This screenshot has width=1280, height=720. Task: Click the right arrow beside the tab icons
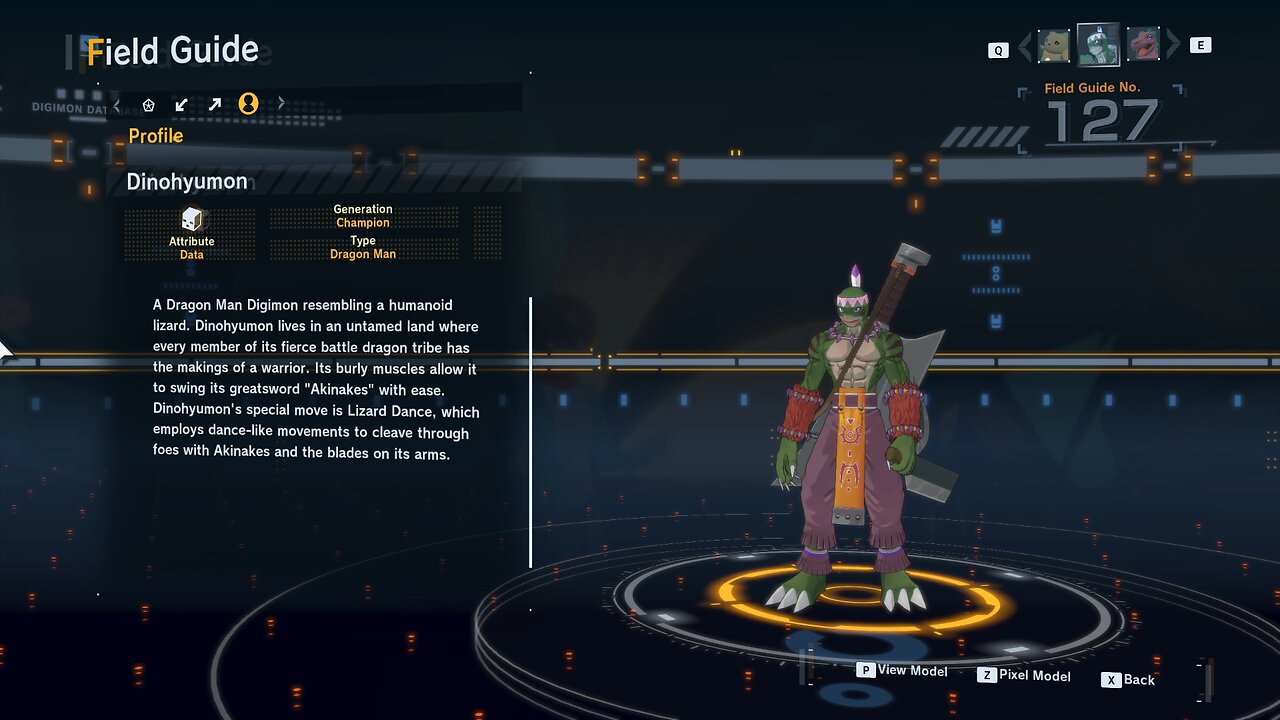tap(281, 103)
